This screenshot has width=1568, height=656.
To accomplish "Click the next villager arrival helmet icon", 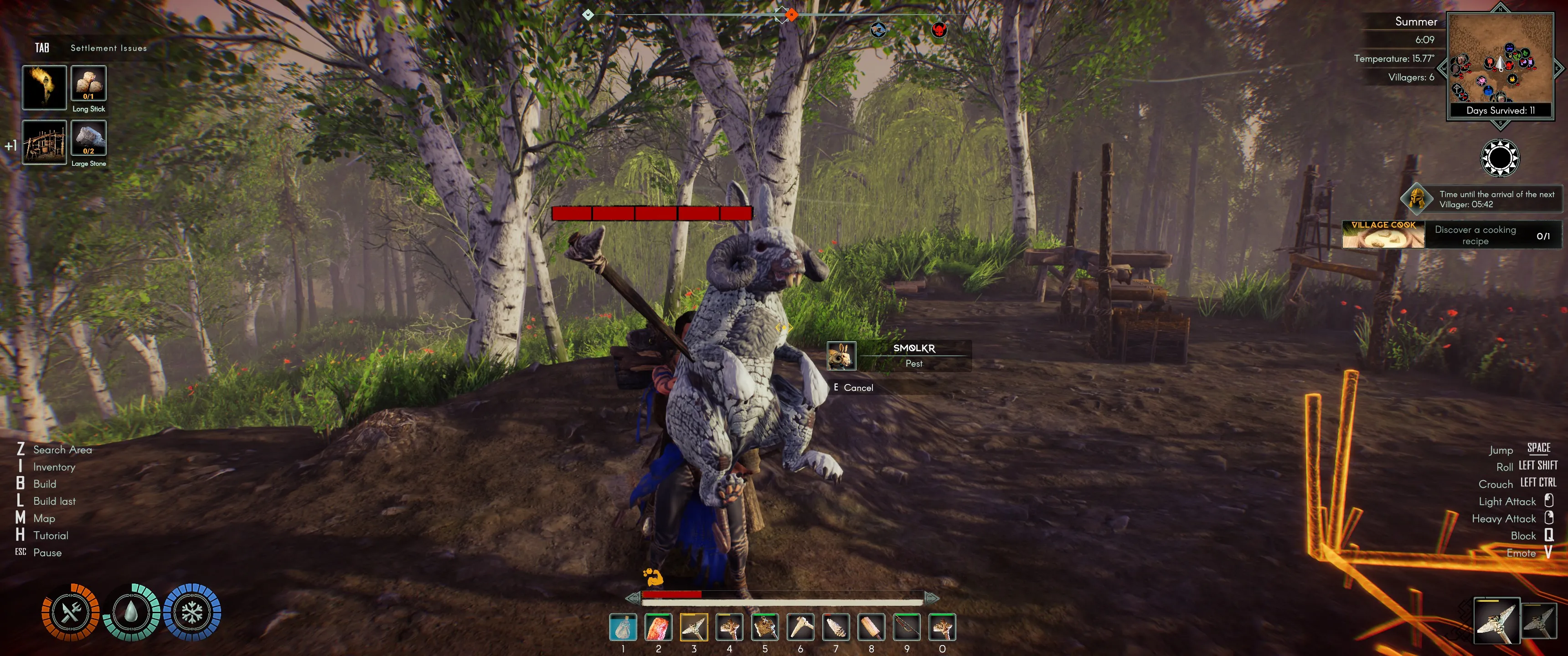I will (x=1416, y=198).
